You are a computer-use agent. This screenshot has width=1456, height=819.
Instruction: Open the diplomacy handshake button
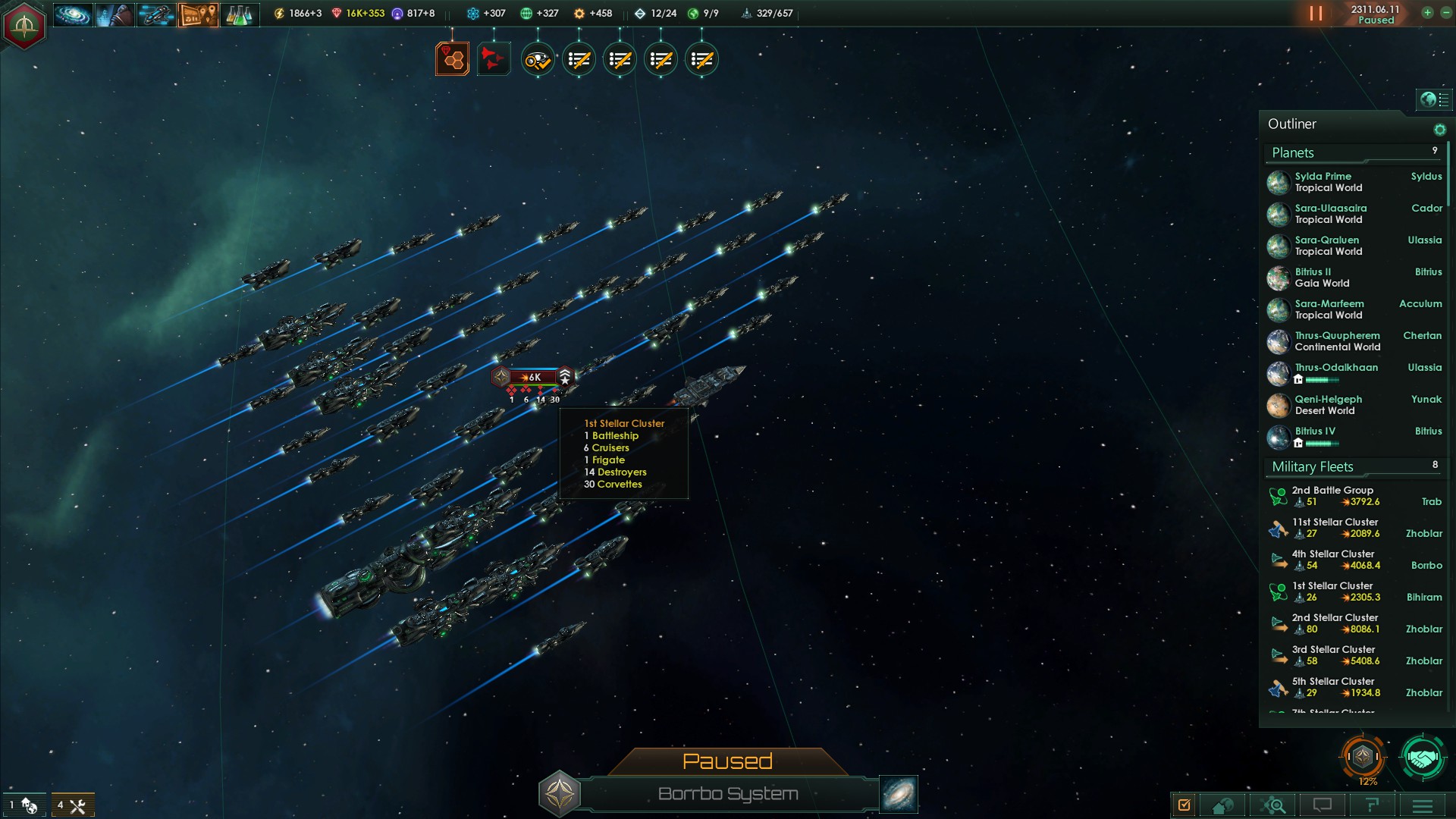point(1422,757)
